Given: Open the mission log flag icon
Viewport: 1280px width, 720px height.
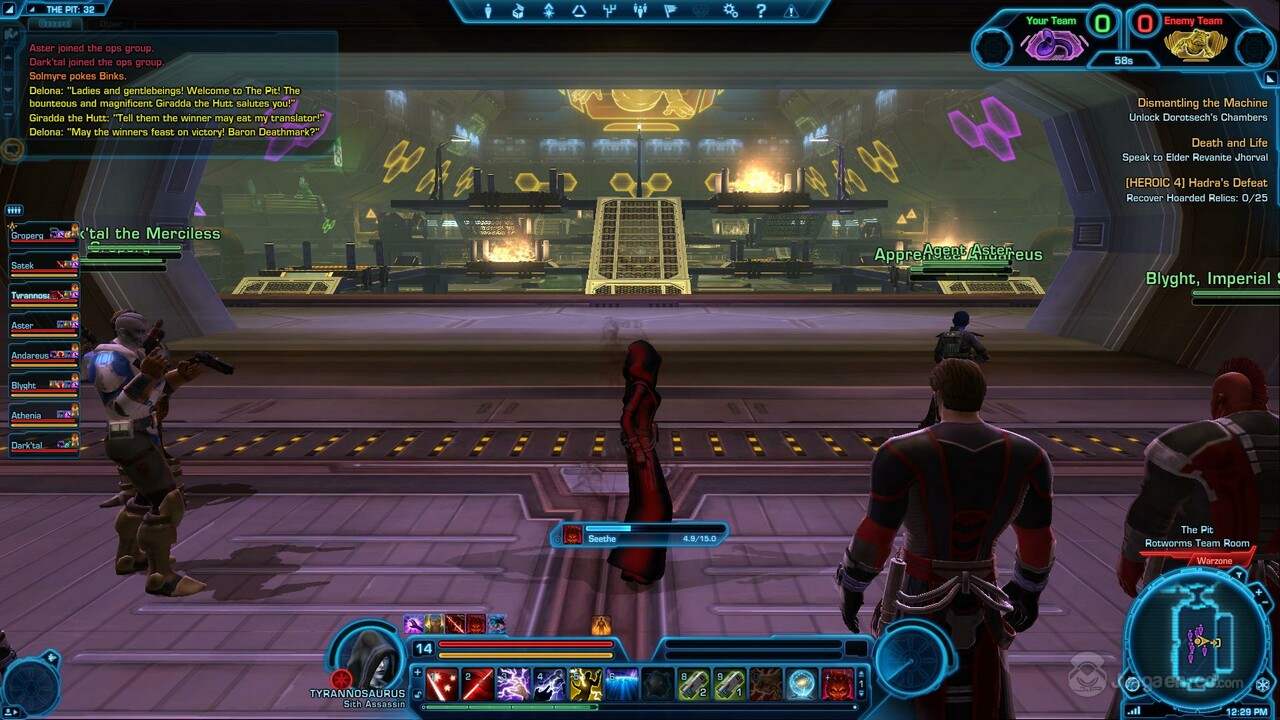Looking at the screenshot, I should point(670,12).
